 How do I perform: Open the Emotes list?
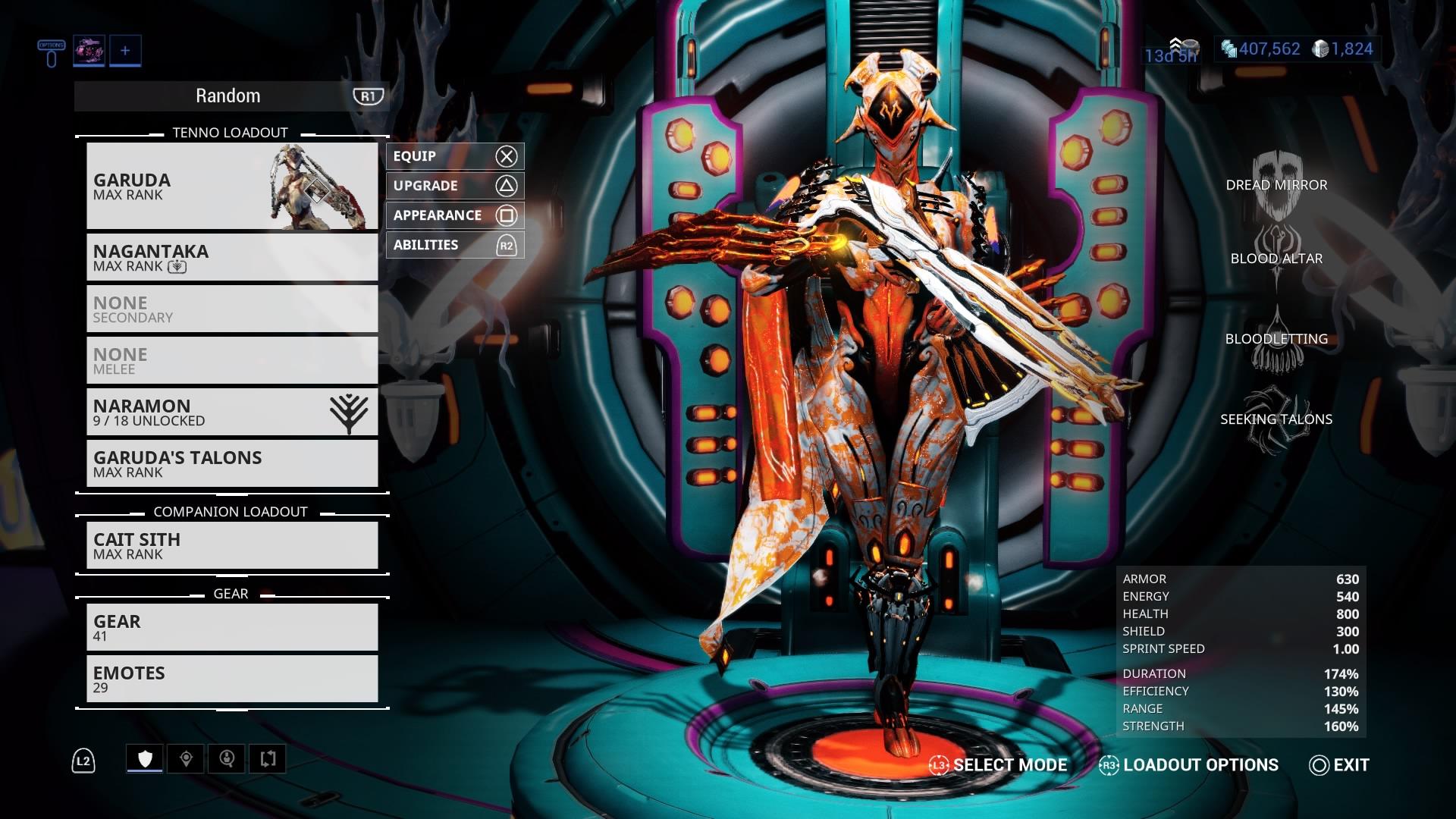[232, 679]
